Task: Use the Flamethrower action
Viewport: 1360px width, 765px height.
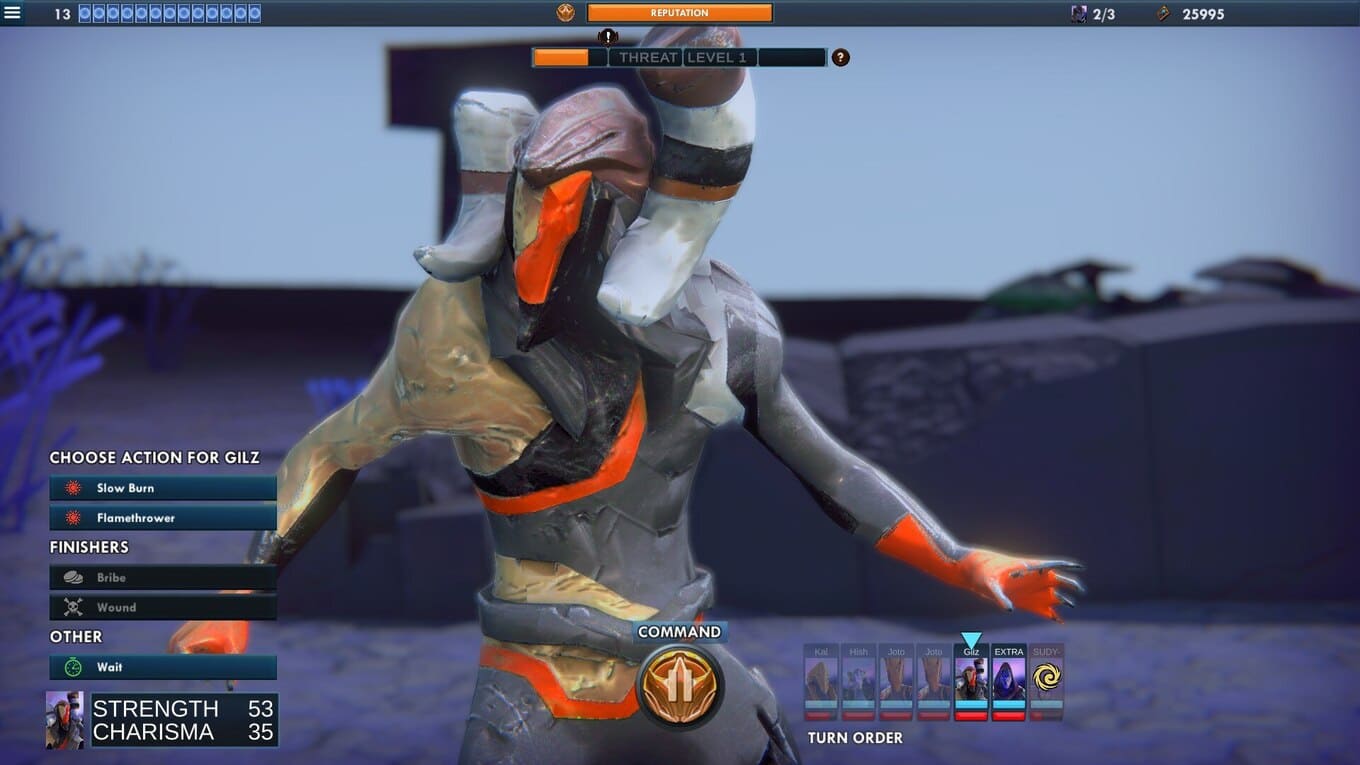Action: [x=163, y=518]
